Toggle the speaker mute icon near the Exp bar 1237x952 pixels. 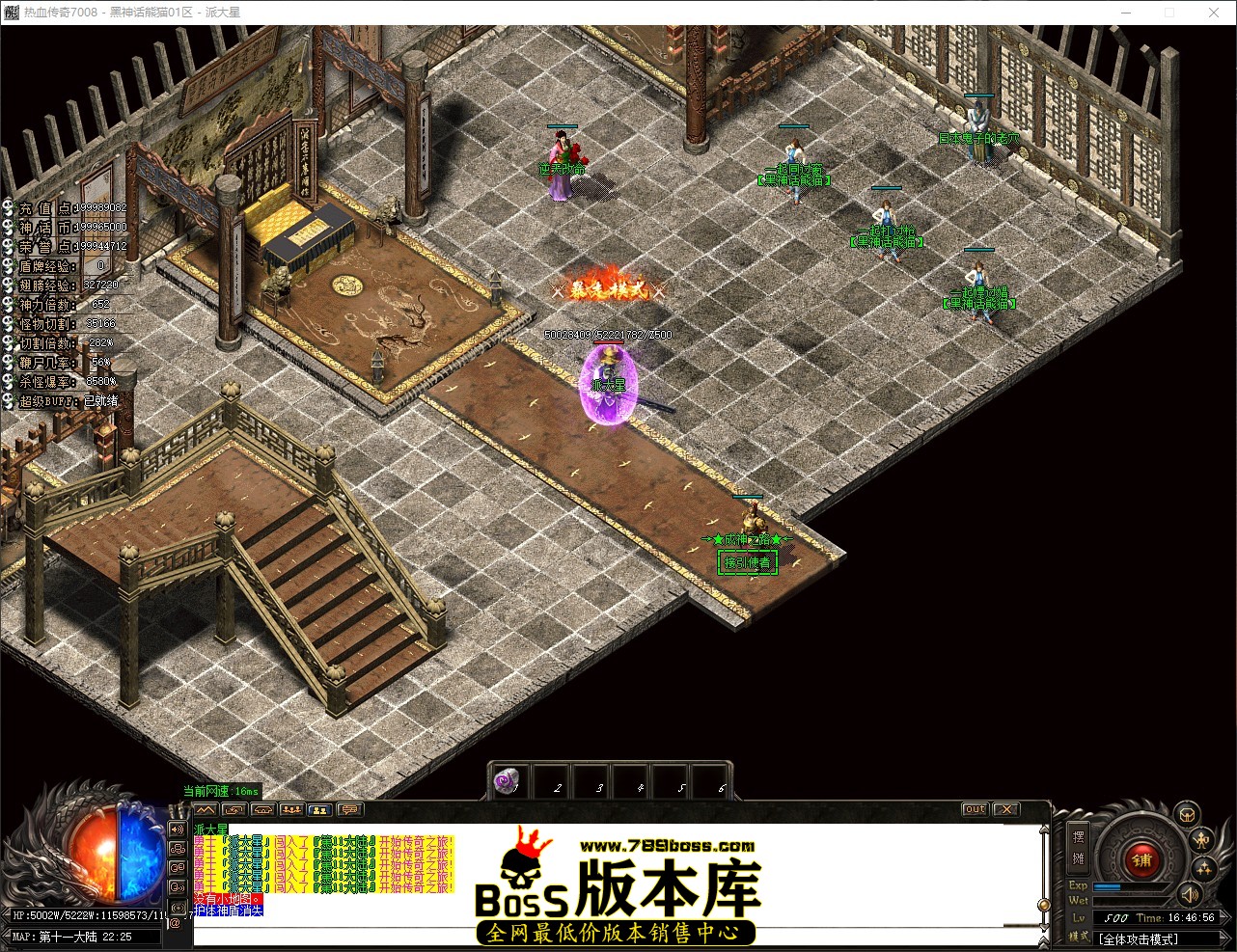pos(1190,896)
